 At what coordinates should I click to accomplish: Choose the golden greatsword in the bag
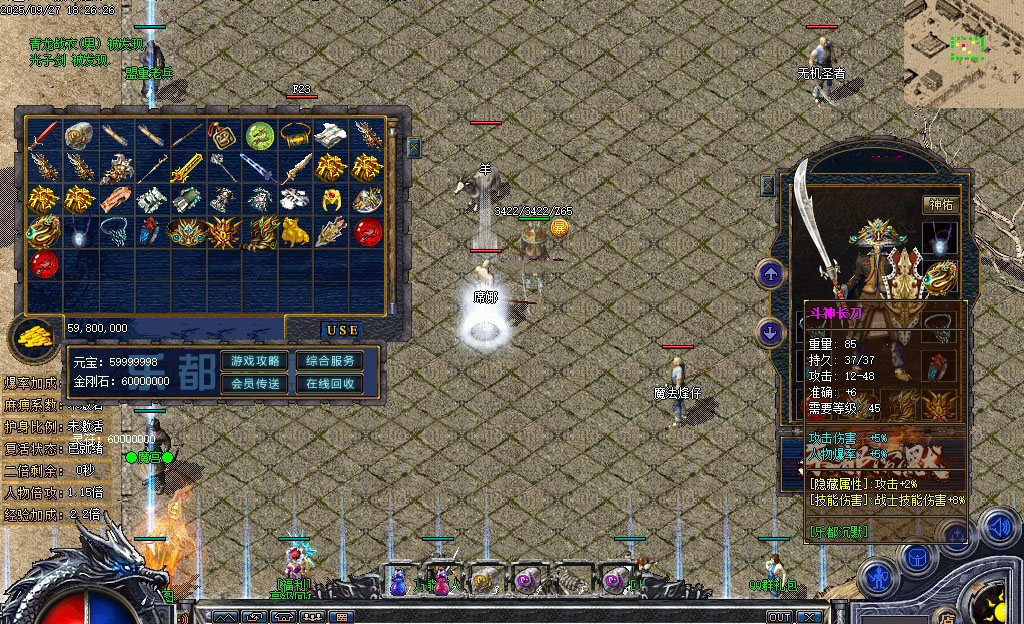pyautogui.click(x=187, y=167)
